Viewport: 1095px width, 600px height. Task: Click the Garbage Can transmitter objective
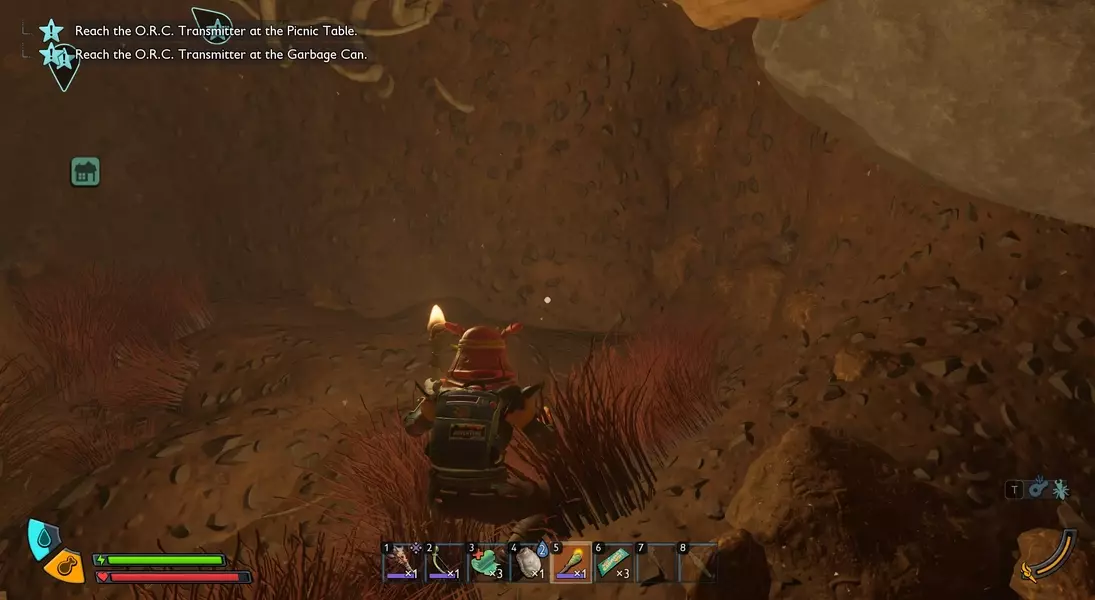tap(220, 54)
